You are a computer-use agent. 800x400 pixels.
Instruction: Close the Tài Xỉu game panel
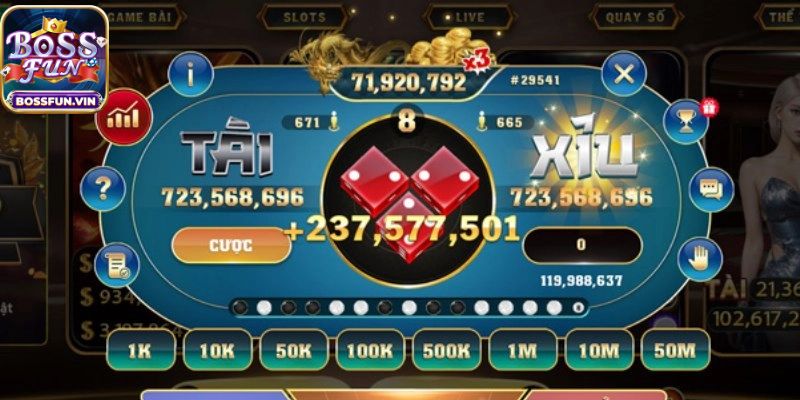pyautogui.click(x=624, y=73)
